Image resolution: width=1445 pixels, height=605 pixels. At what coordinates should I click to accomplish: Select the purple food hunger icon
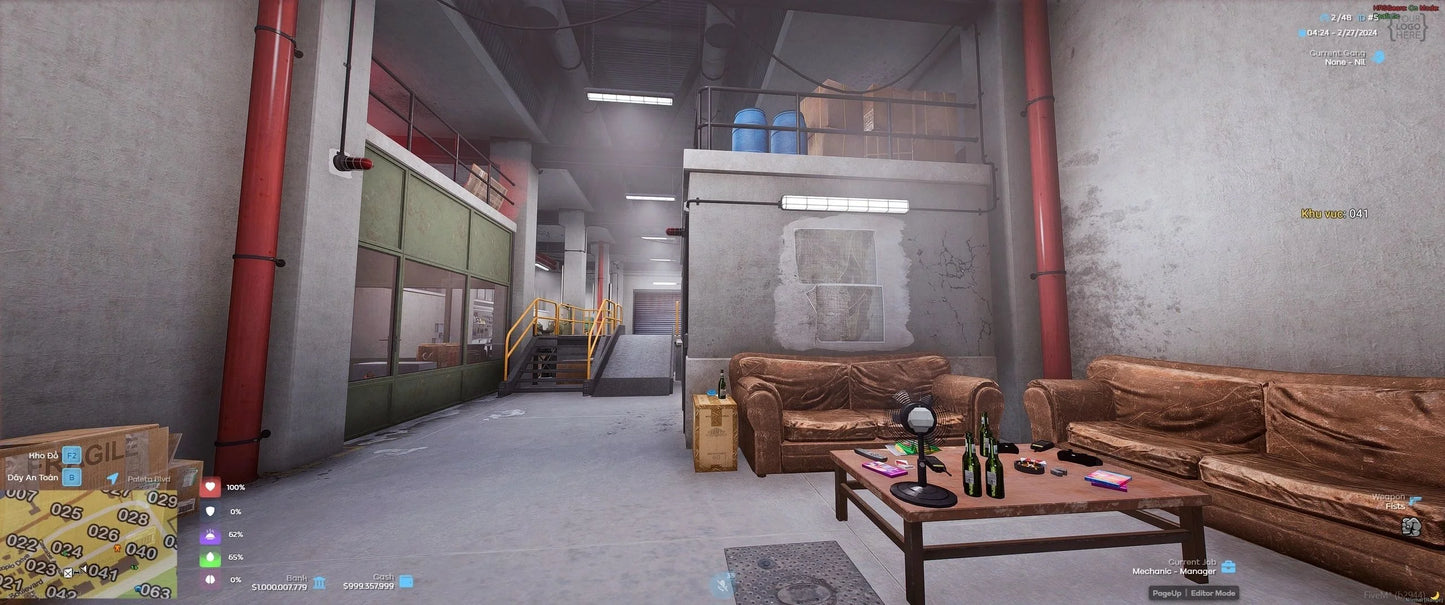pyautogui.click(x=210, y=534)
